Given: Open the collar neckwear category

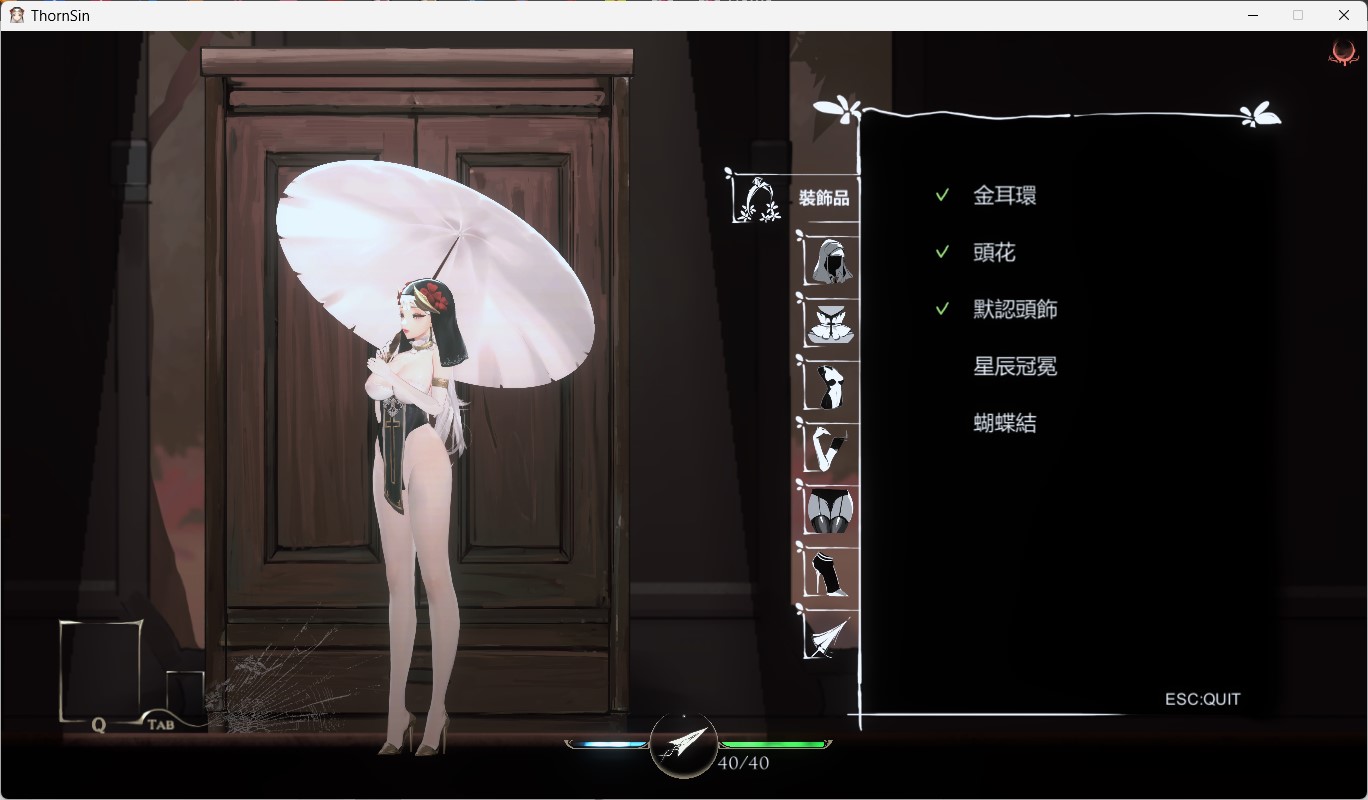Looking at the screenshot, I should pos(830,323).
